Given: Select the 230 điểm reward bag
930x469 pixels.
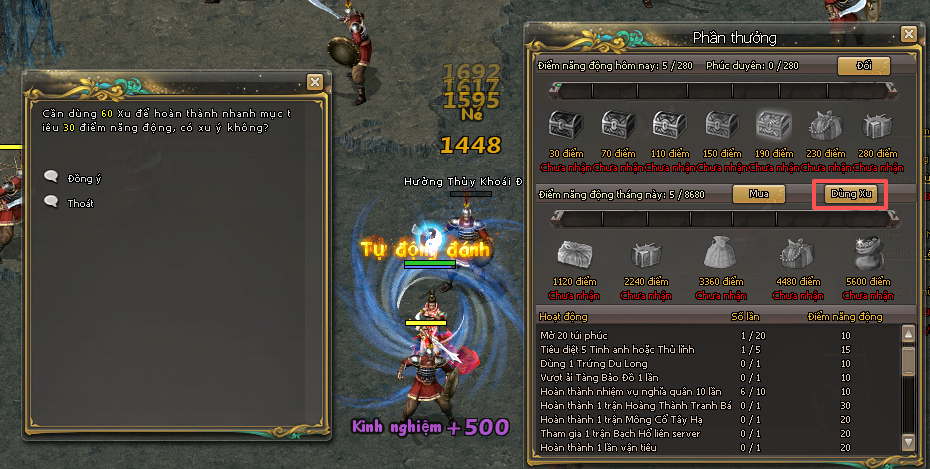Looking at the screenshot, I should pyautogui.click(x=824, y=127).
